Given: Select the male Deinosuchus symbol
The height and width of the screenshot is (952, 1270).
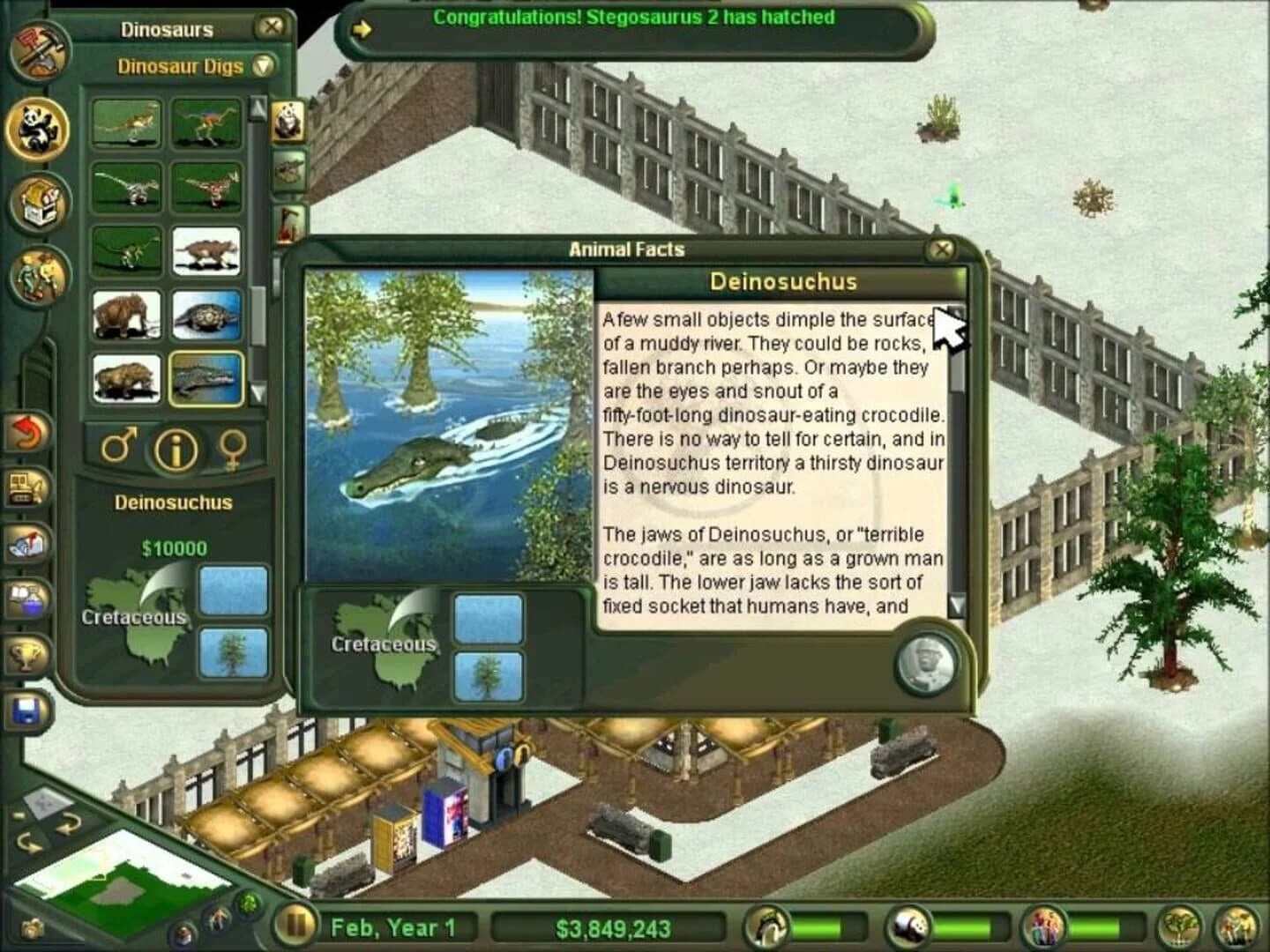Looking at the screenshot, I should click(117, 449).
